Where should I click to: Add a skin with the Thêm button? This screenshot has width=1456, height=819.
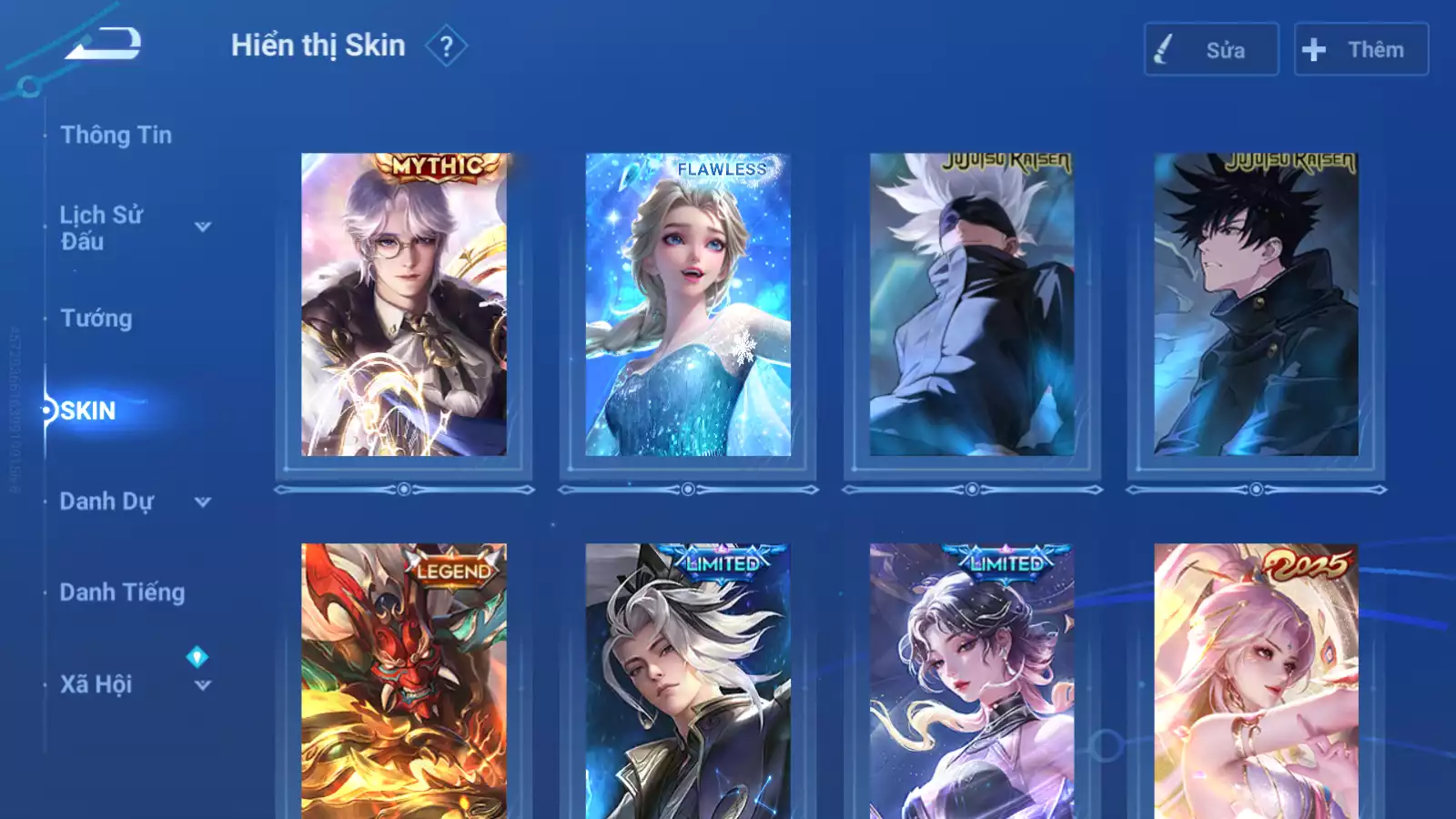(x=1360, y=50)
